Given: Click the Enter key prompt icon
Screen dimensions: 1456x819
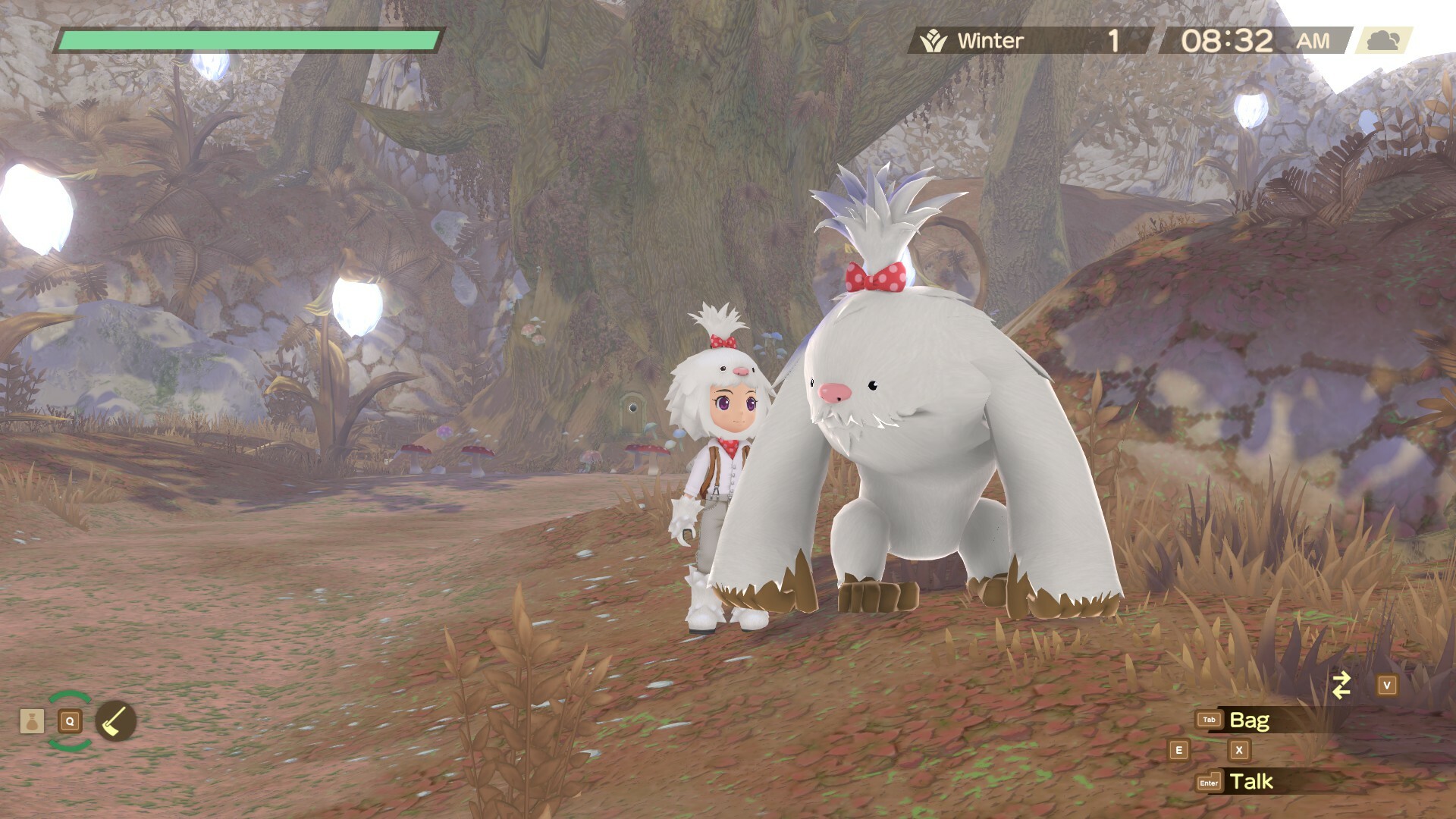Looking at the screenshot, I should [x=1210, y=780].
